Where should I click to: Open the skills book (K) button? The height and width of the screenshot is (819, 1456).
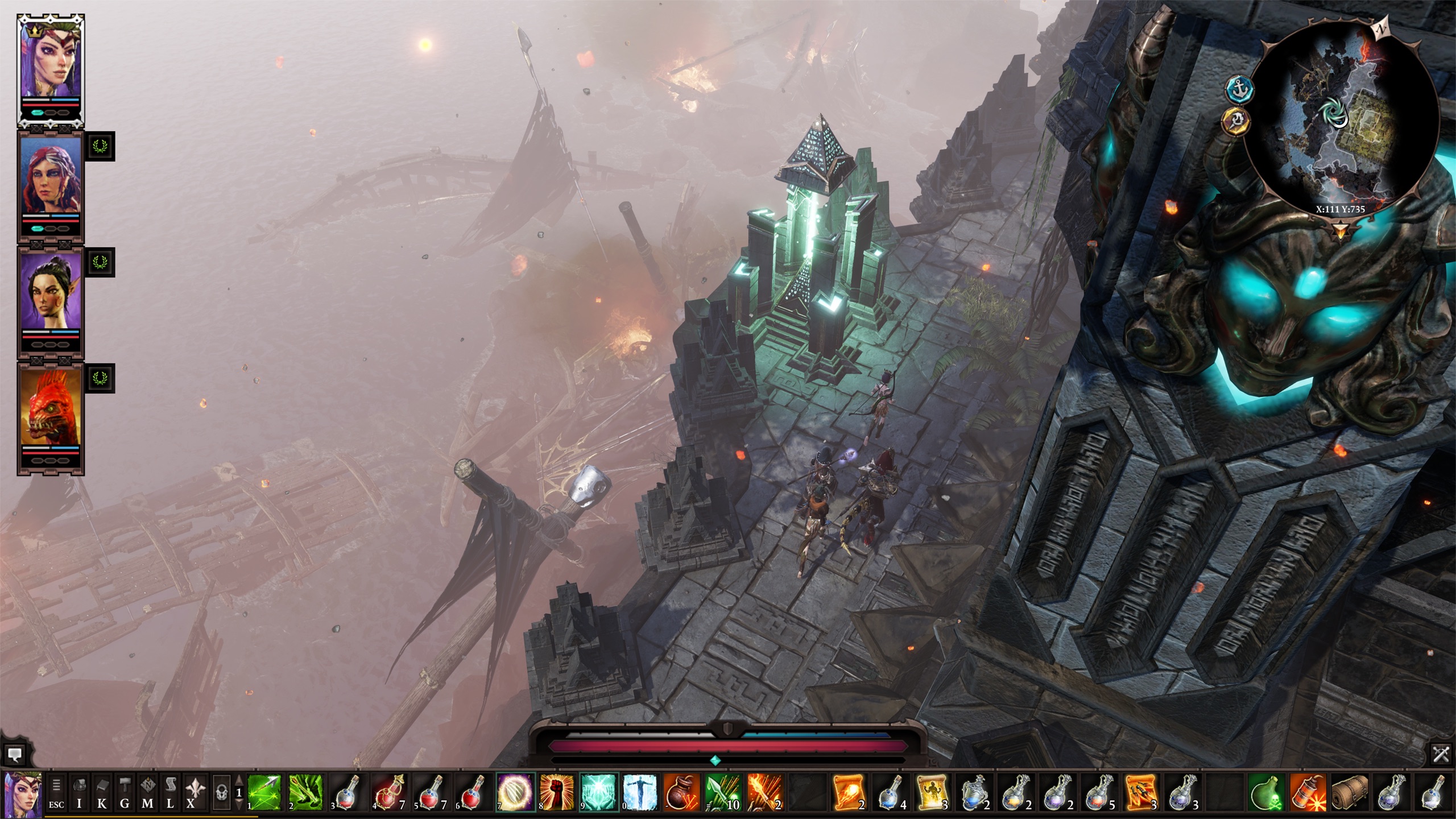point(102,792)
